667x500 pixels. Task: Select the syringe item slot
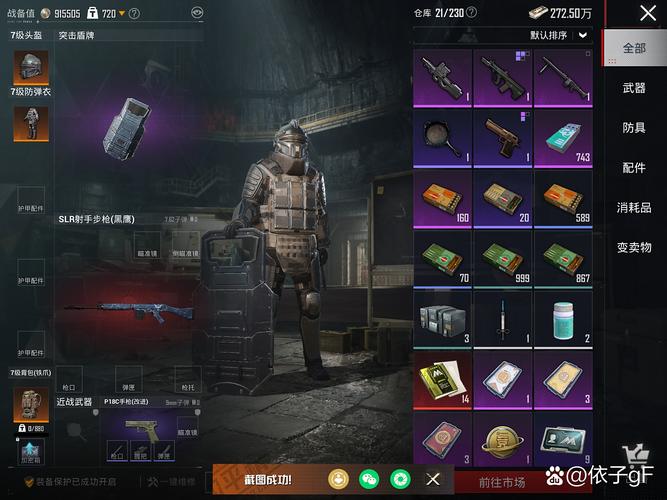pos(504,322)
